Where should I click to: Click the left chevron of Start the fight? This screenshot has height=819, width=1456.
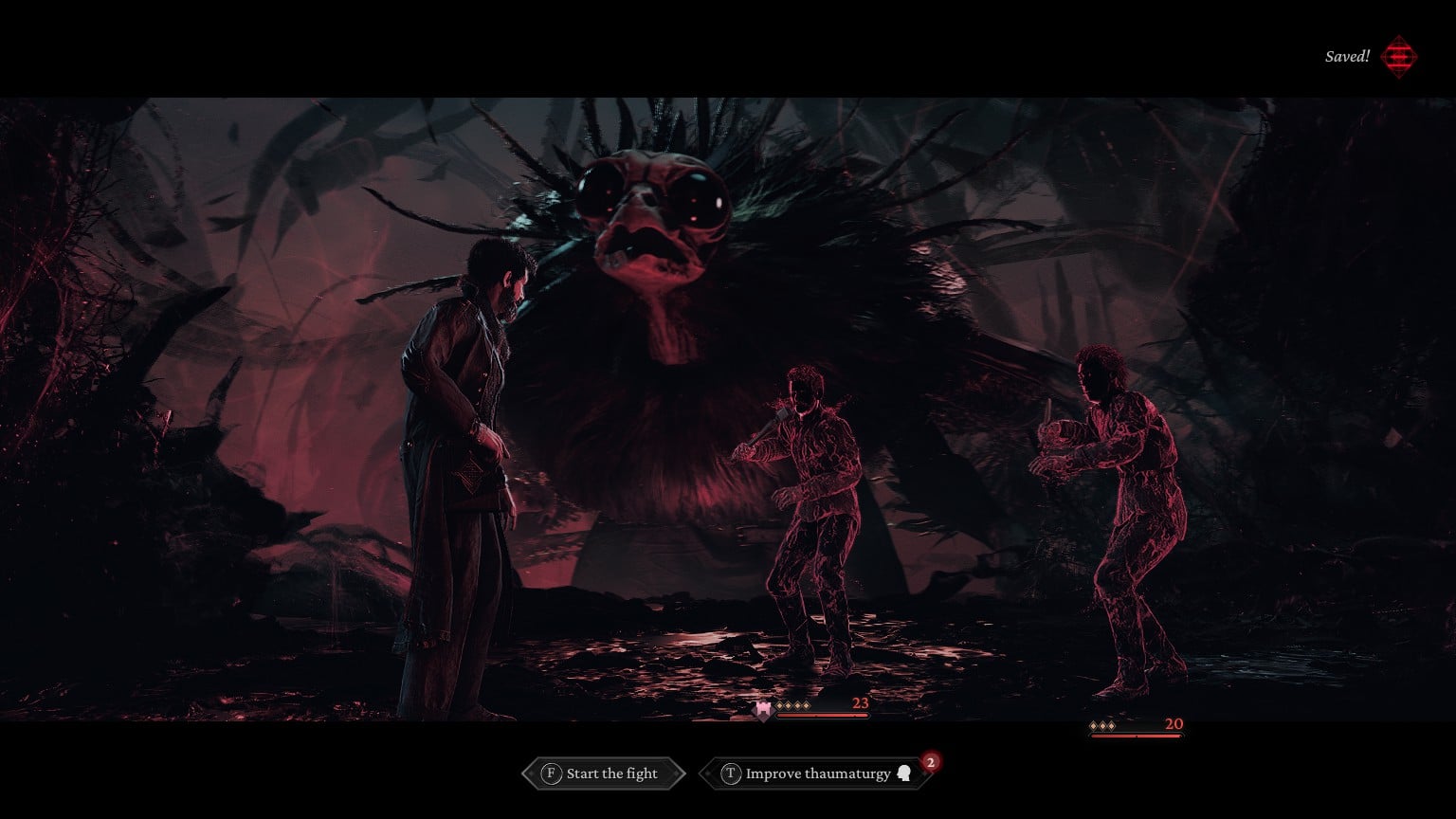(x=529, y=774)
